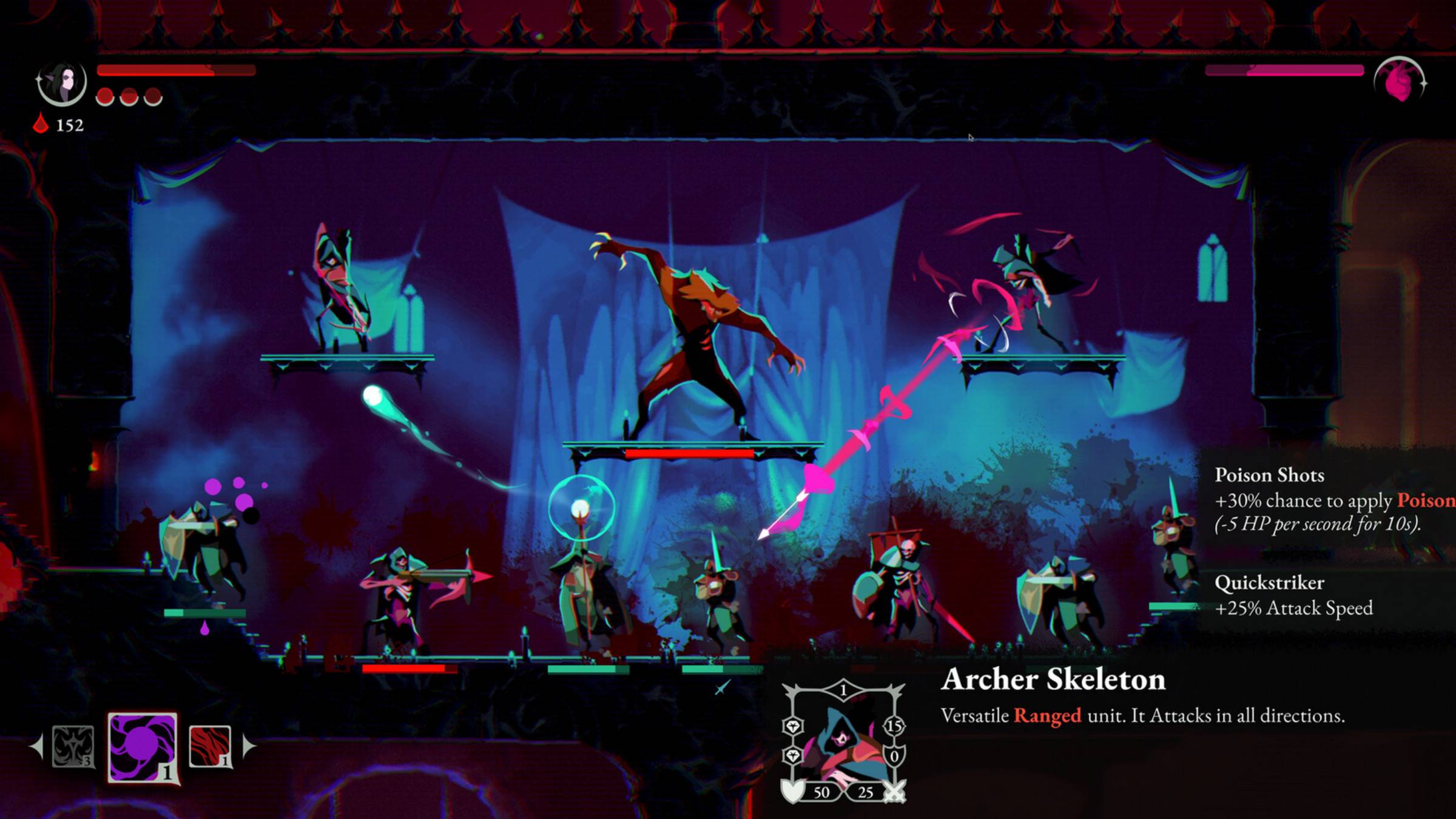The width and height of the screenshot is (1456, 819).
Task: Select the greyed-out bat crest spell card
Action: point(73,746)
